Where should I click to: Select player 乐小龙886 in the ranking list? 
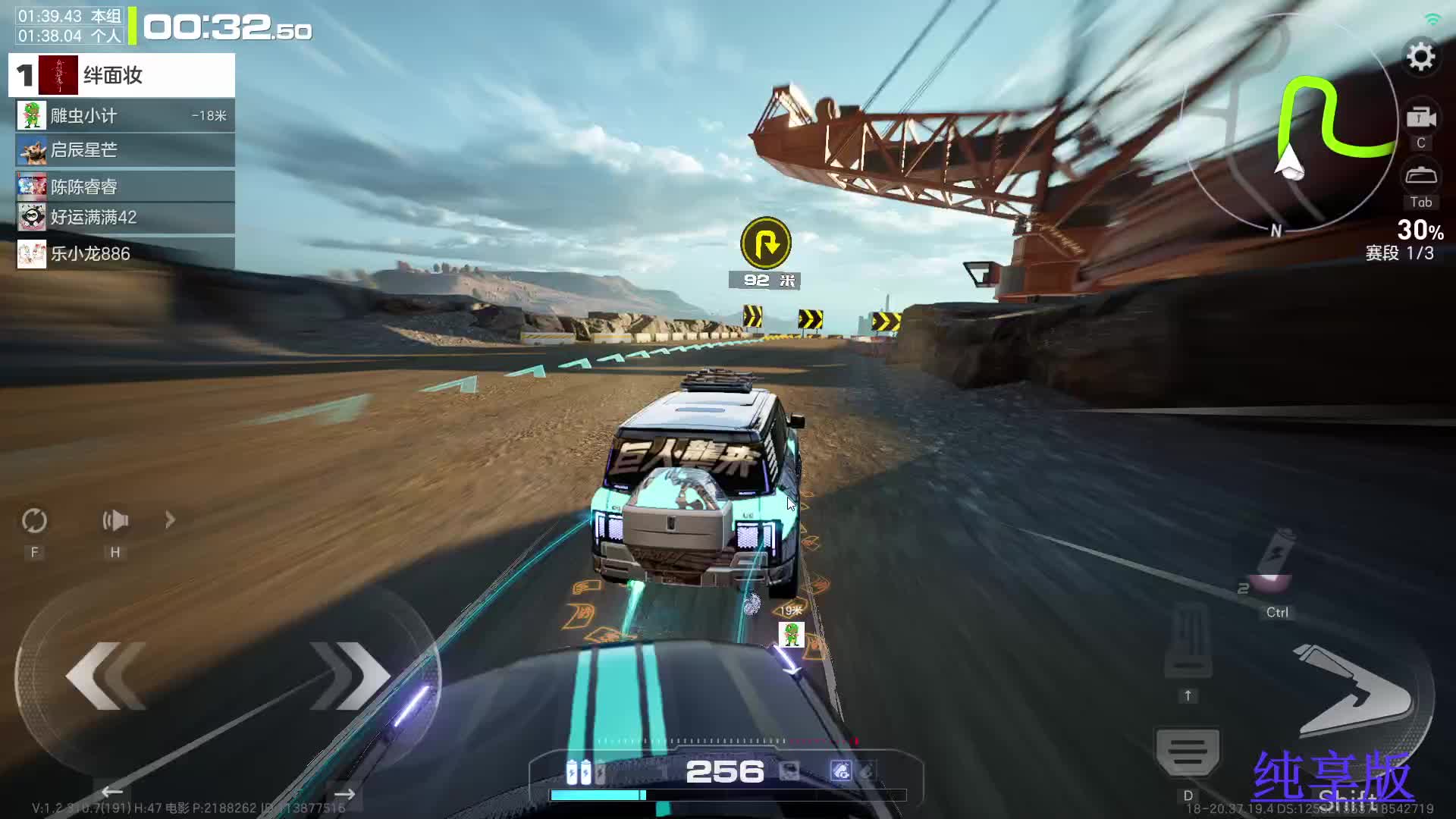[x=125, y=254]
